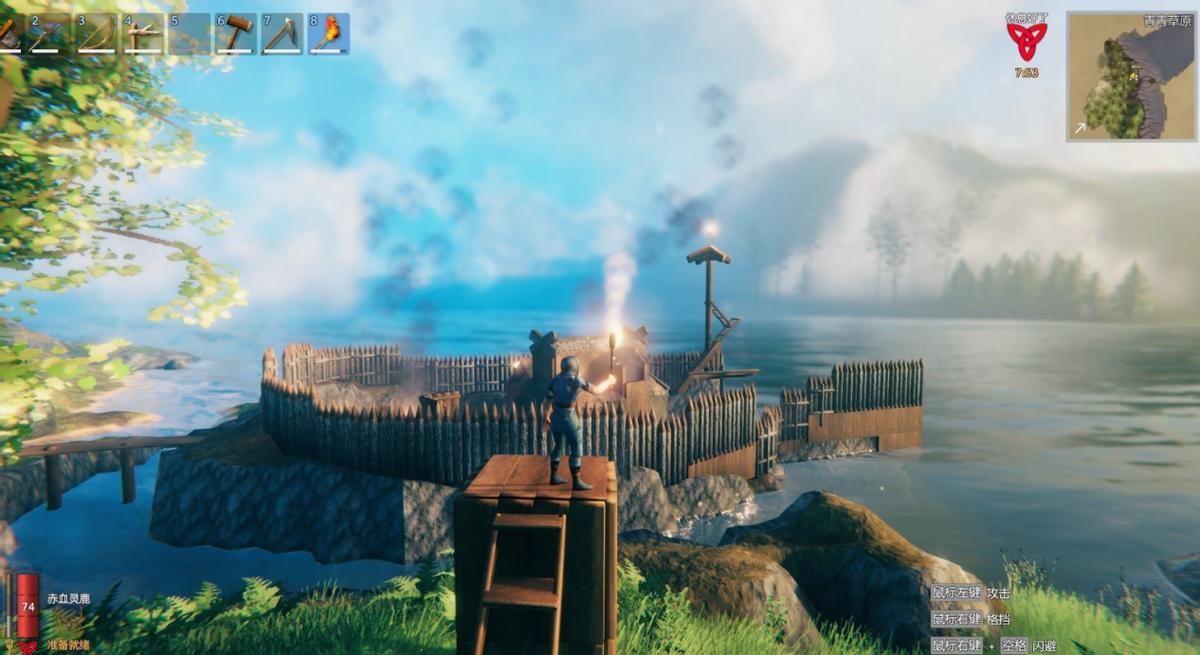This screenshot has width=1200, height=655.
Task: Choose the hoe in hotbar slot 7
Action: click(282, 33)
